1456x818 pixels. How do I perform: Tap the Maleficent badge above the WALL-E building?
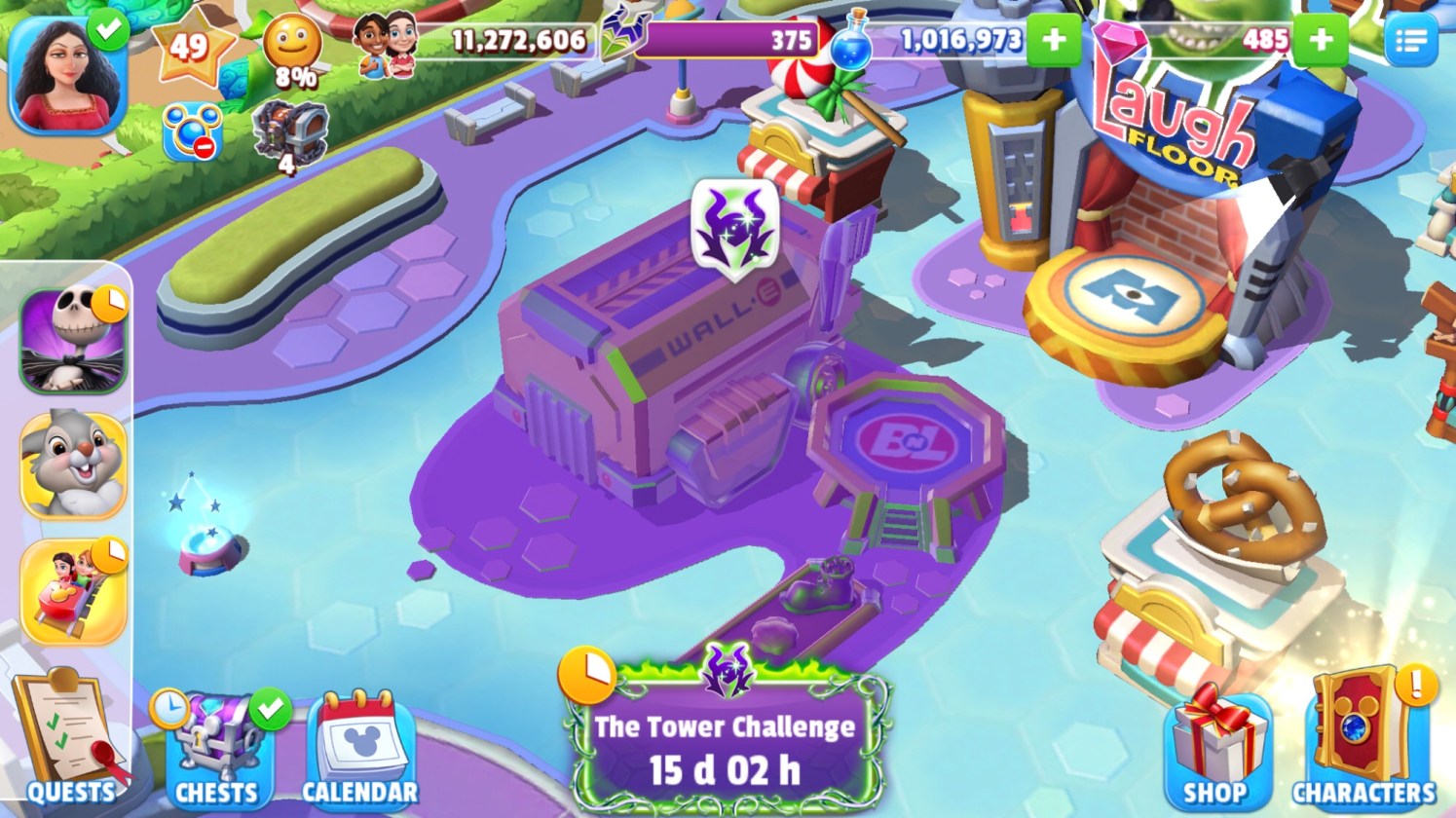click(735, 227)
